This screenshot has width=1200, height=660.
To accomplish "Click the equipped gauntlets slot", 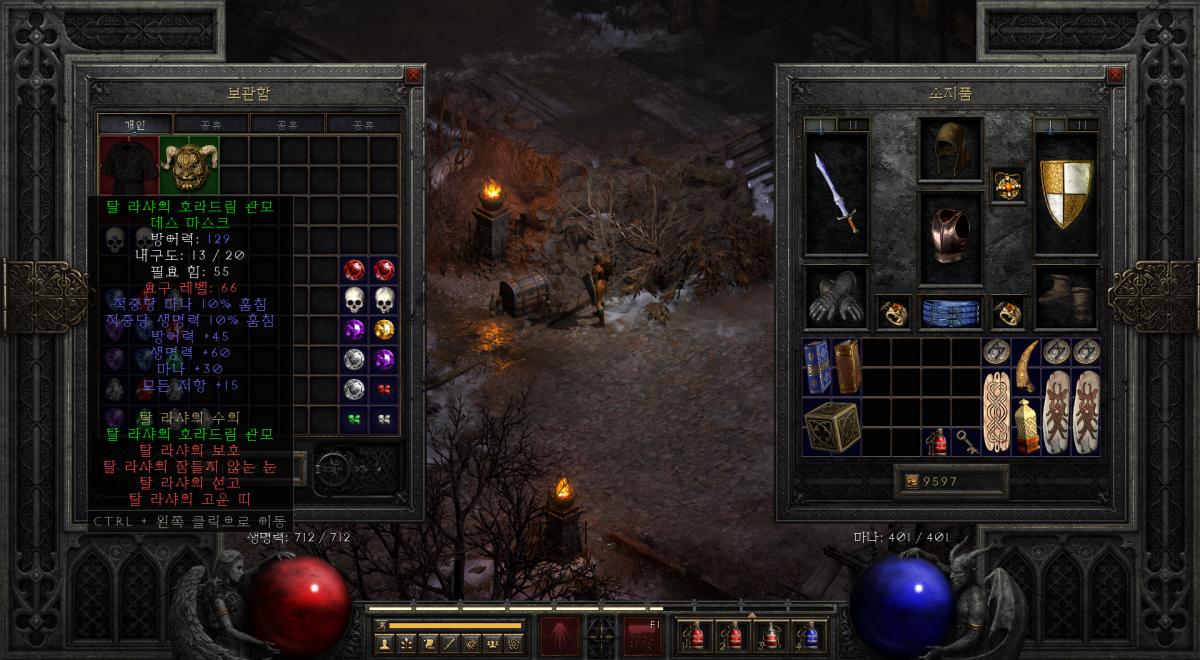I will [836, 298].
